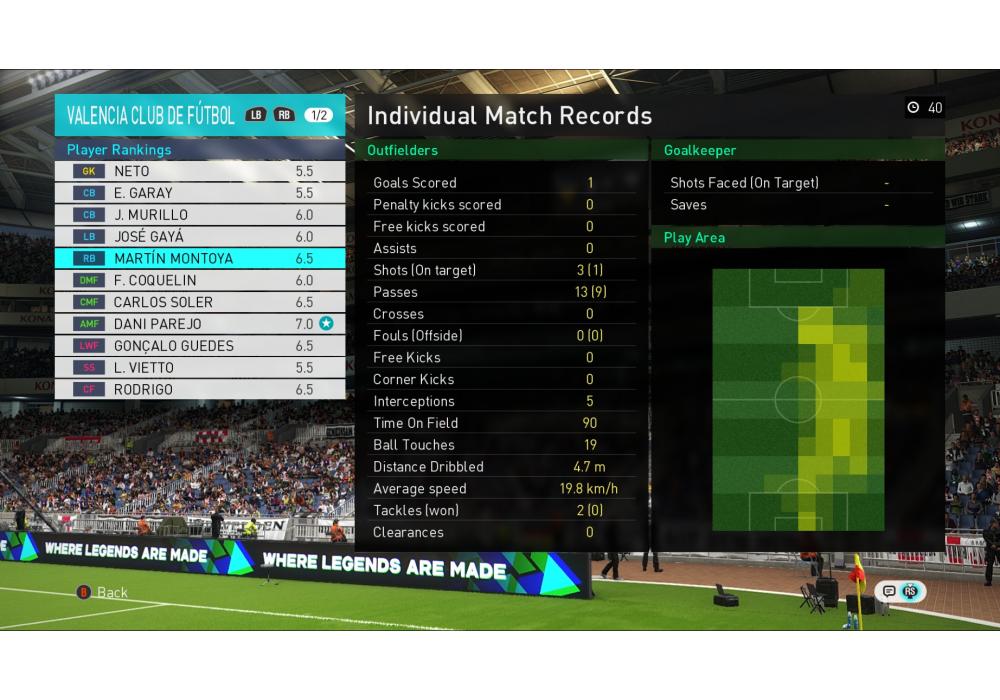This screenshot has width=1000, height=700.
Task: Select Neto in the player rankings
Action: (200, 171)
